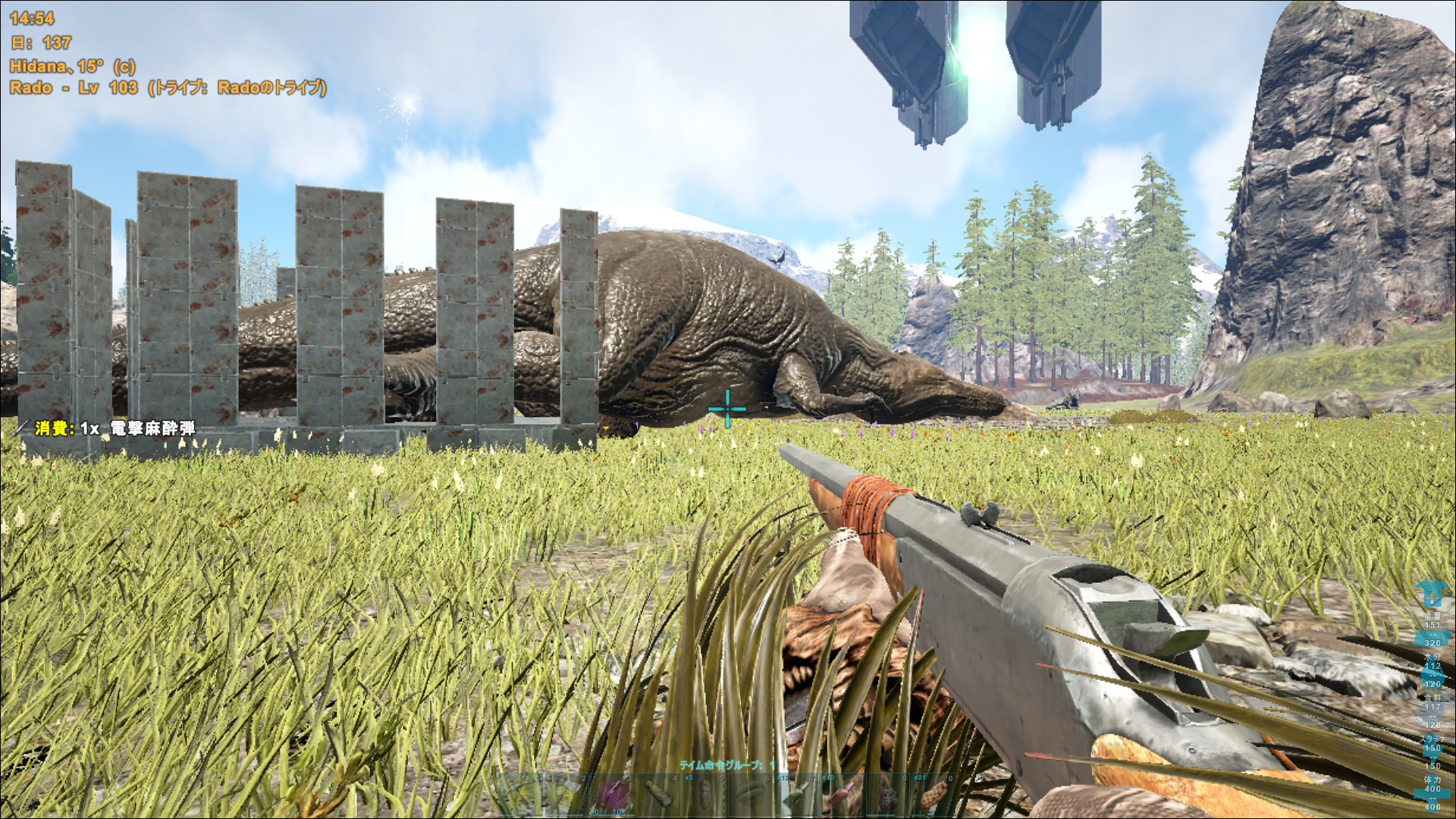Click the water droplet status icon
Screen dimensions: 1456x819
pyautogui.click(x=1432, y=675)
